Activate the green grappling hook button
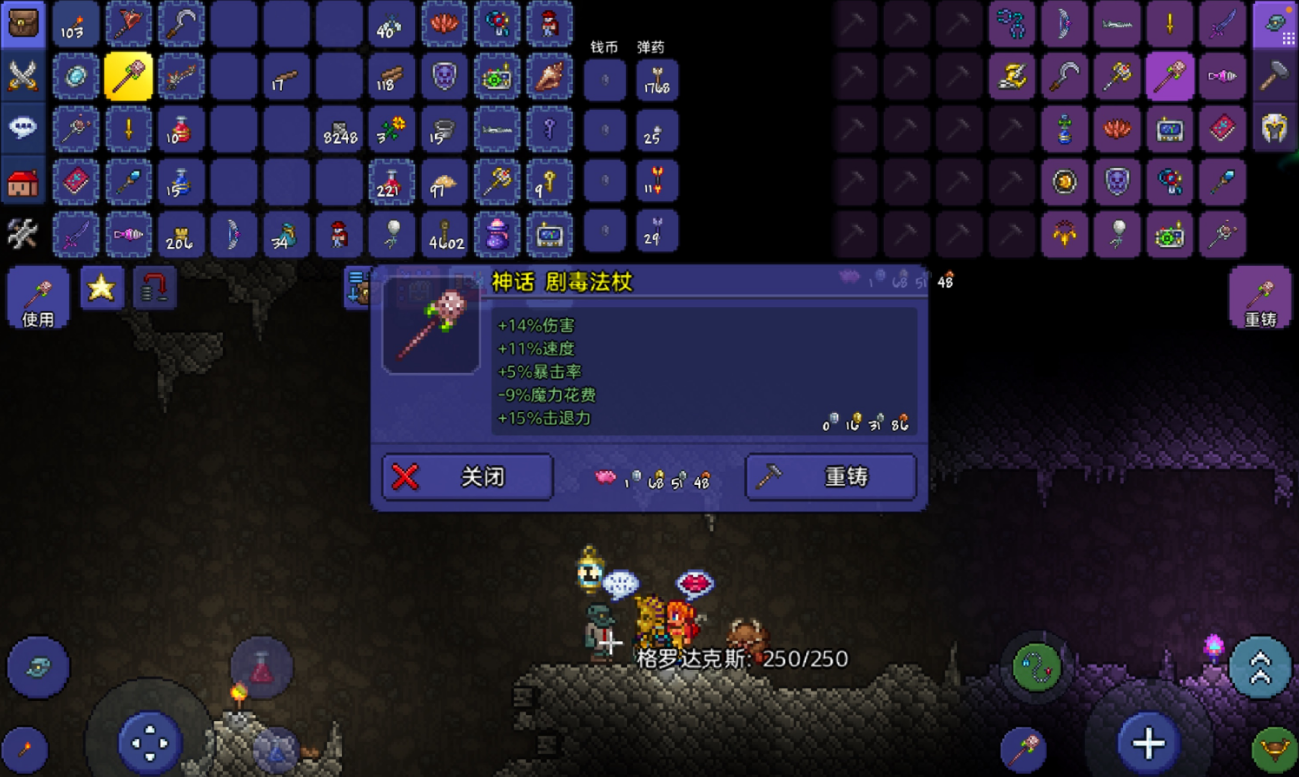 [1037, 665]
